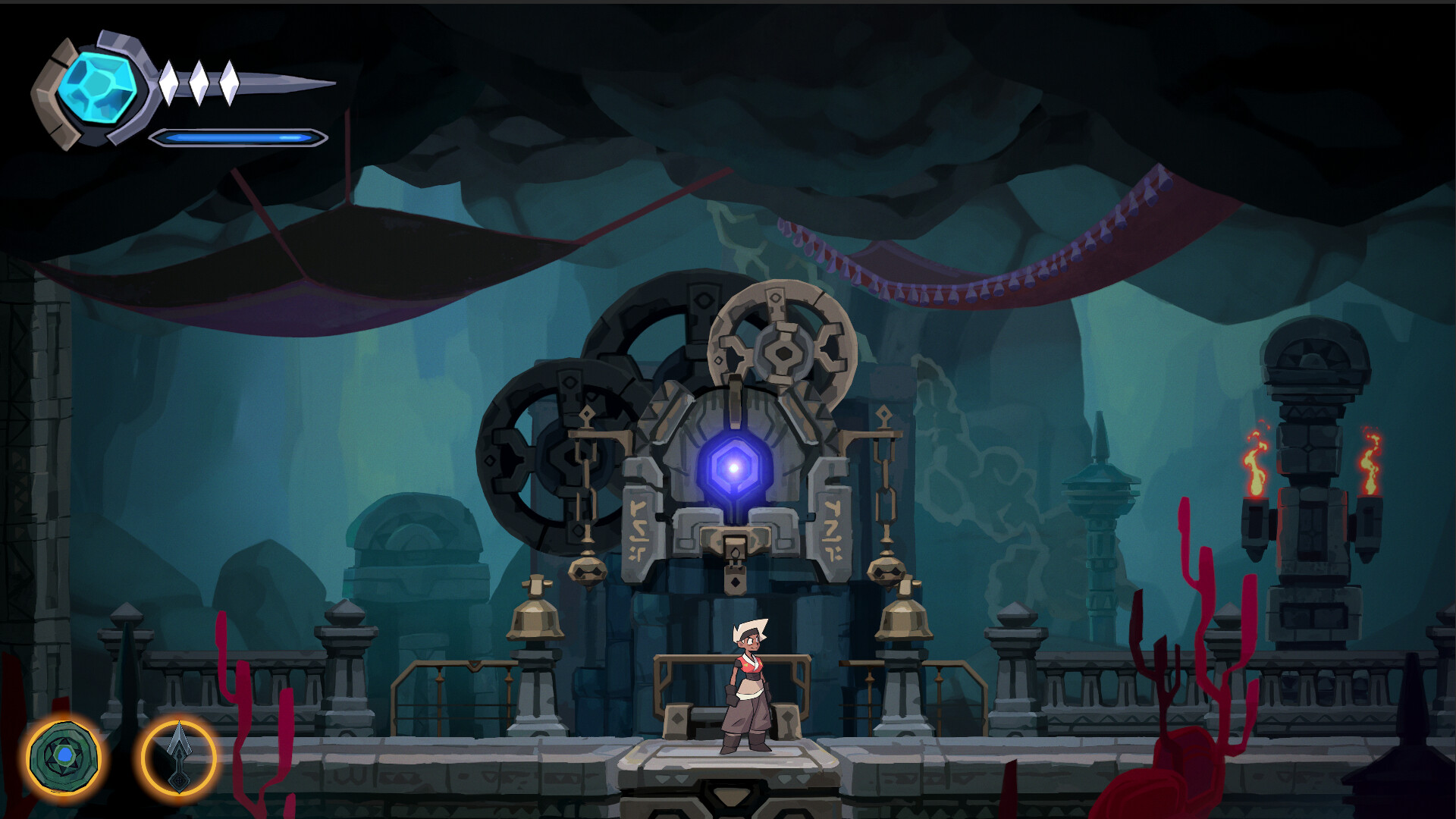Select the green amulet ability icon

[63, 754]
